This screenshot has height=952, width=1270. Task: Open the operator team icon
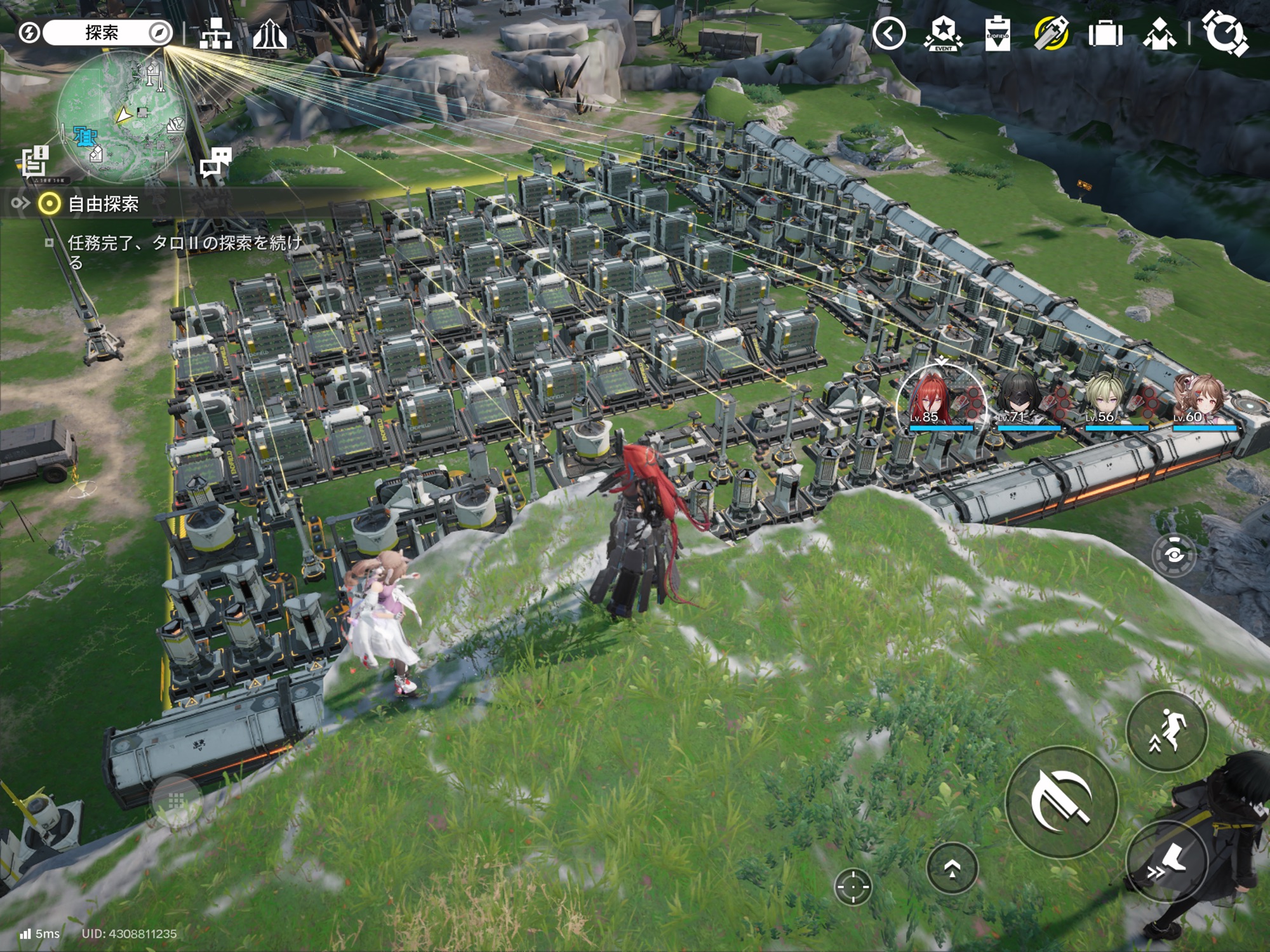coord(1160,34)
